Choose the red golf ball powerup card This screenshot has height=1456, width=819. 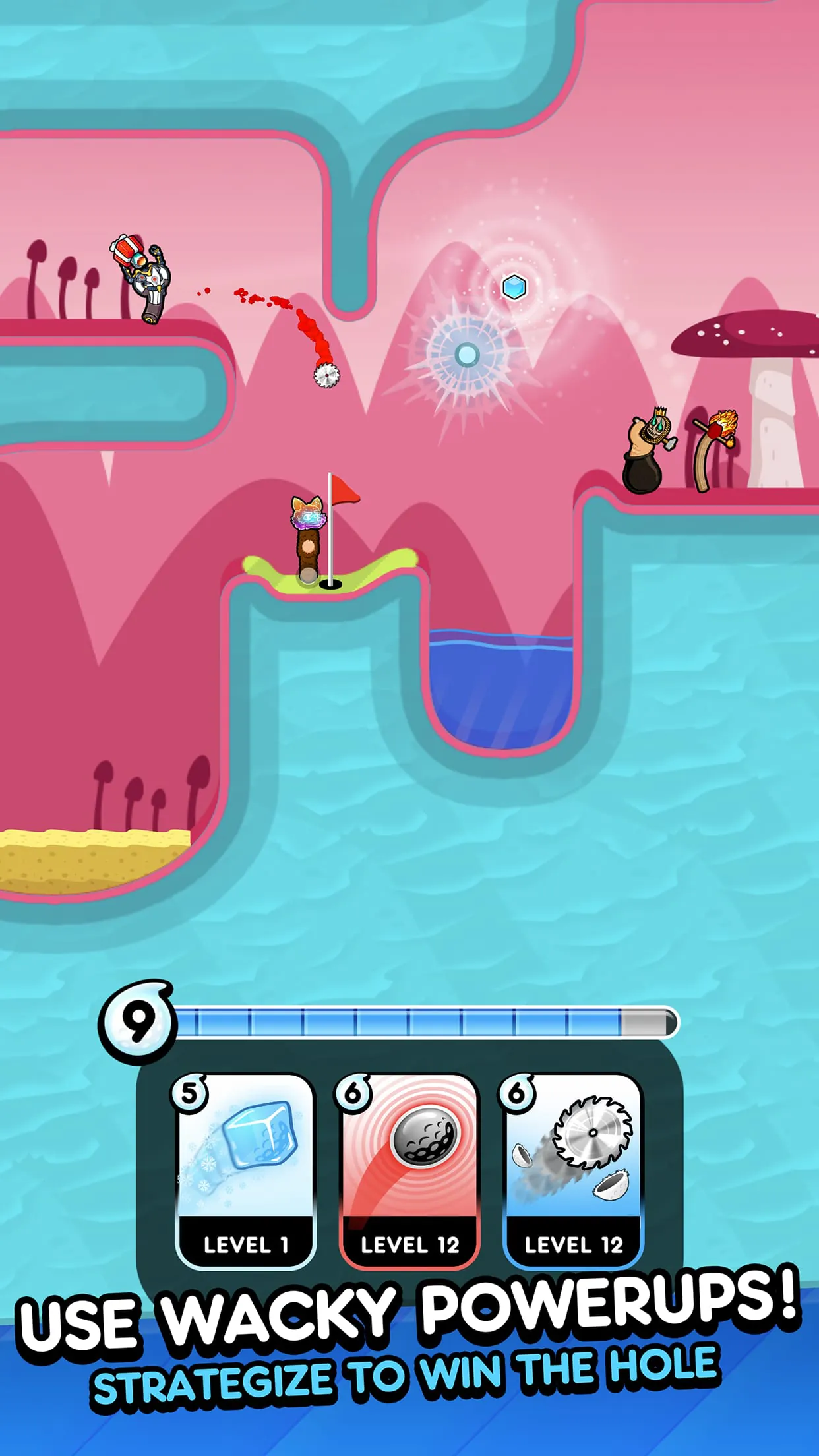click(x=409, y=1170)
